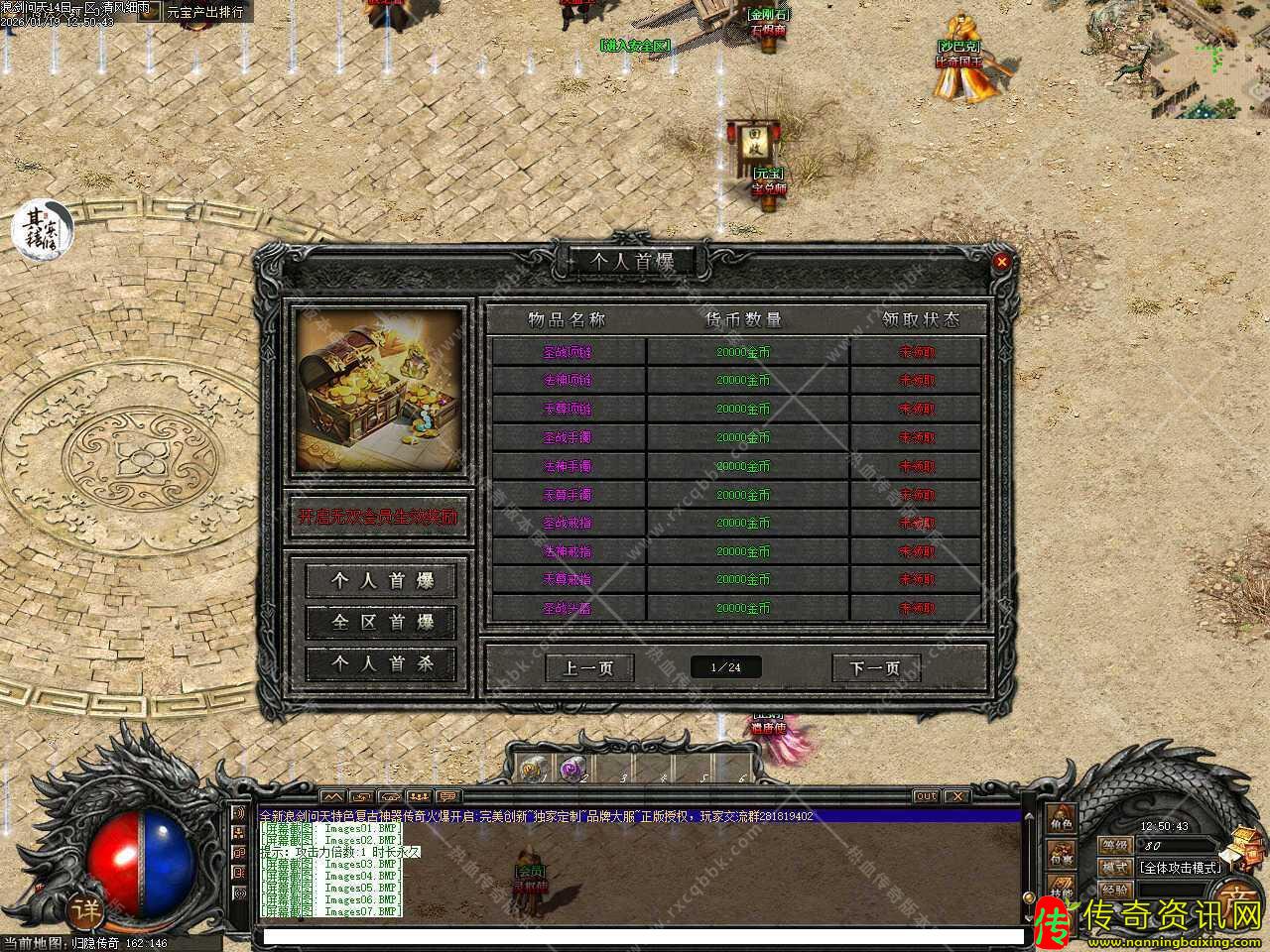Claim the 法神项链 reward status
The height and width of the screenshot is (952, 1270).
pyautogui.click(x=917, y=380)
